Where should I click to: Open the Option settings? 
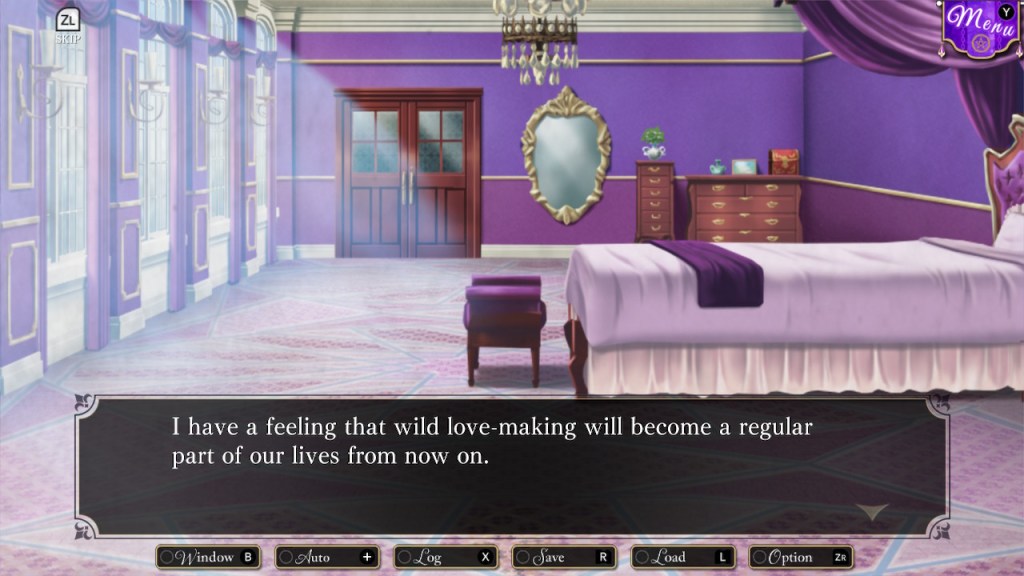tap(802, 557)
